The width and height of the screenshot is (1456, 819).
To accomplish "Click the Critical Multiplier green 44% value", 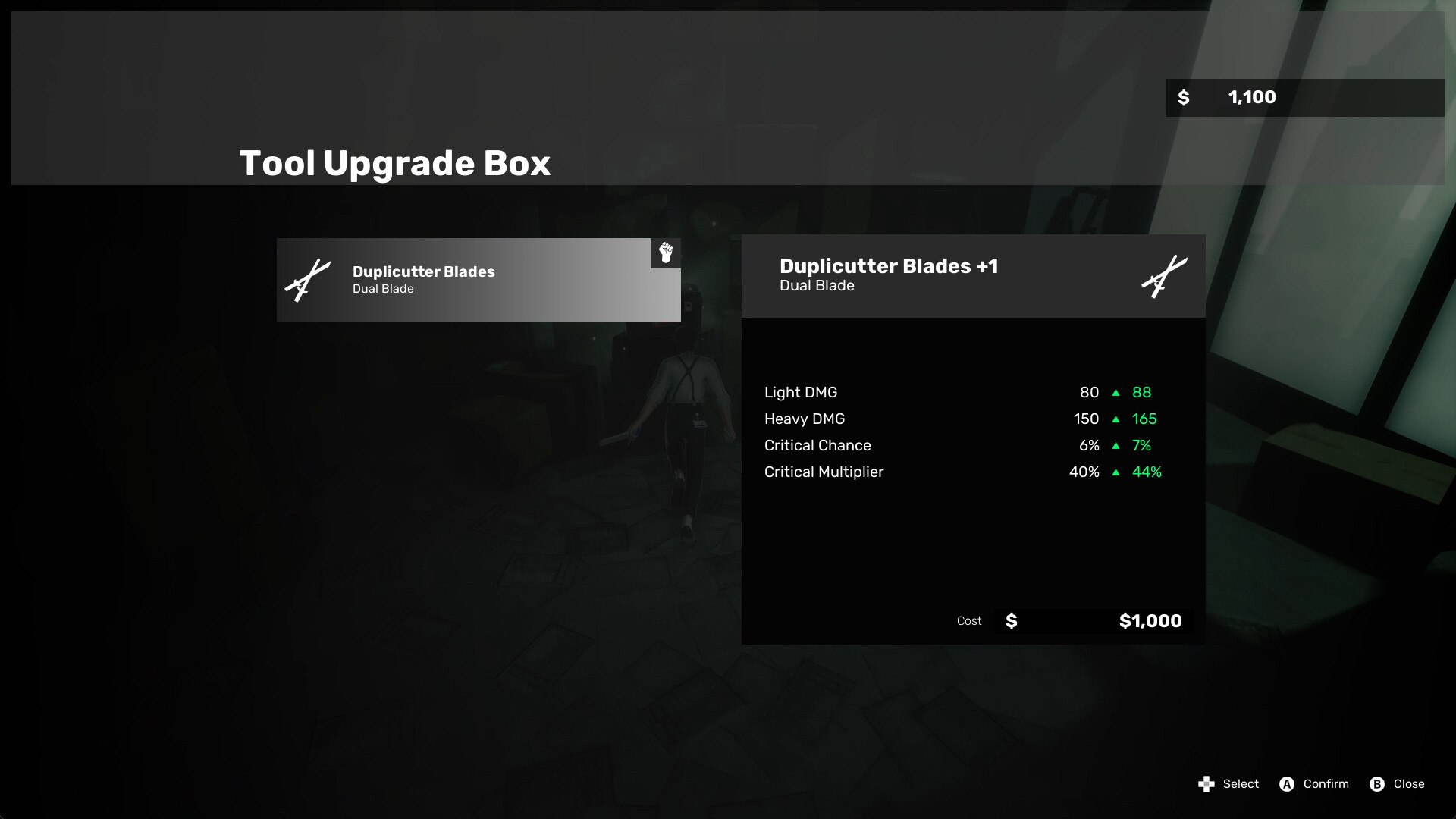I will (1147, 472).
